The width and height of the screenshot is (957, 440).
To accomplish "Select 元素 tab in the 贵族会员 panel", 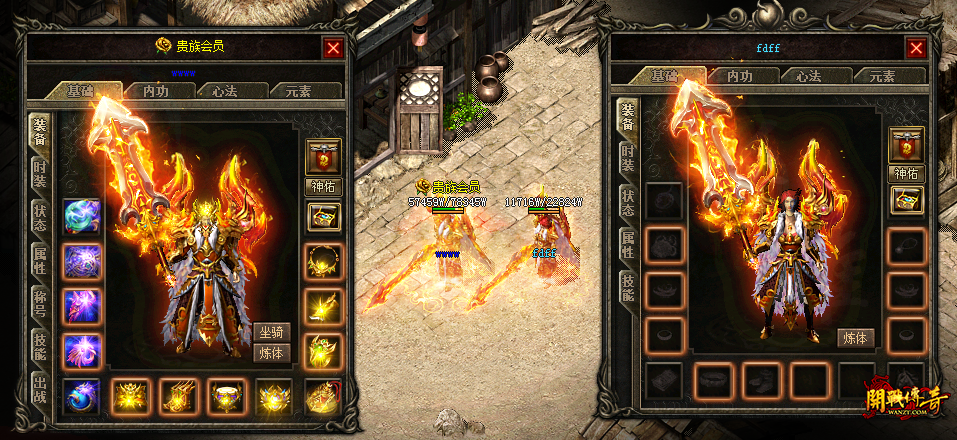I will 297,90.
